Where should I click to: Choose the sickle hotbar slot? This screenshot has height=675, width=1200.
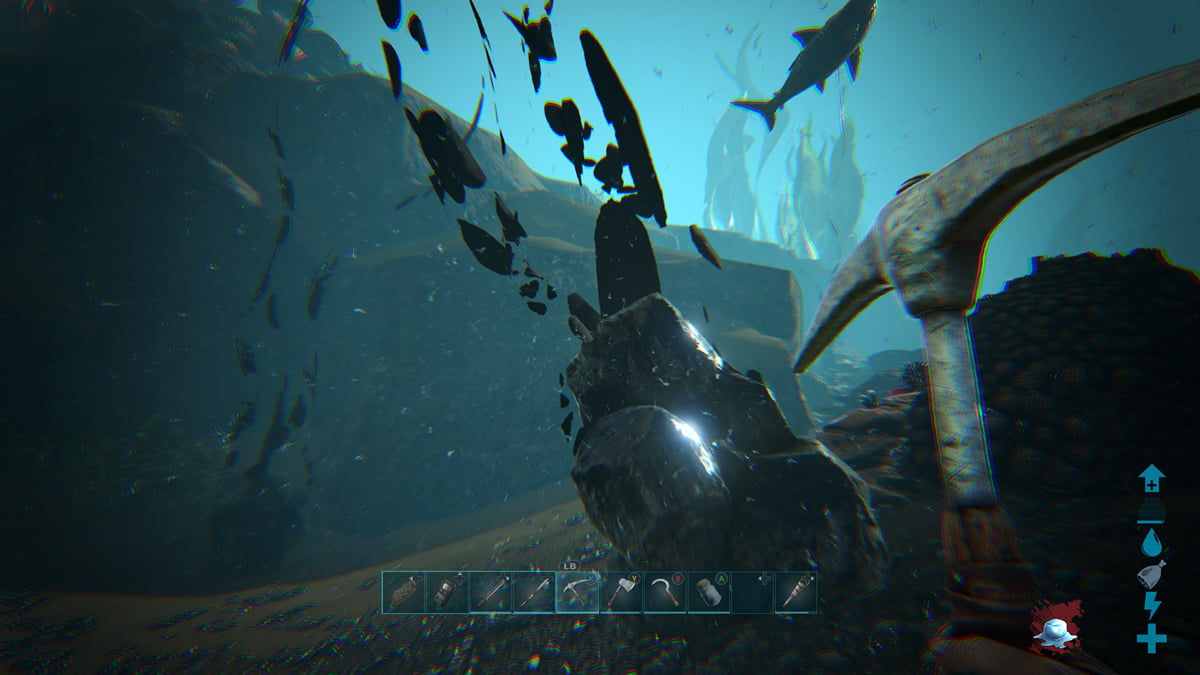pyautogui.click(x=665, y=592)
